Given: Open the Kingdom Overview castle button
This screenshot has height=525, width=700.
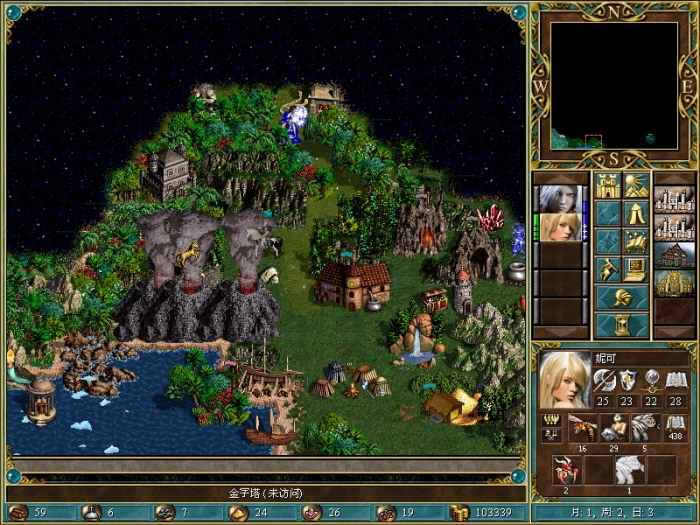Looking at the screenshot, I should point(608,185).
